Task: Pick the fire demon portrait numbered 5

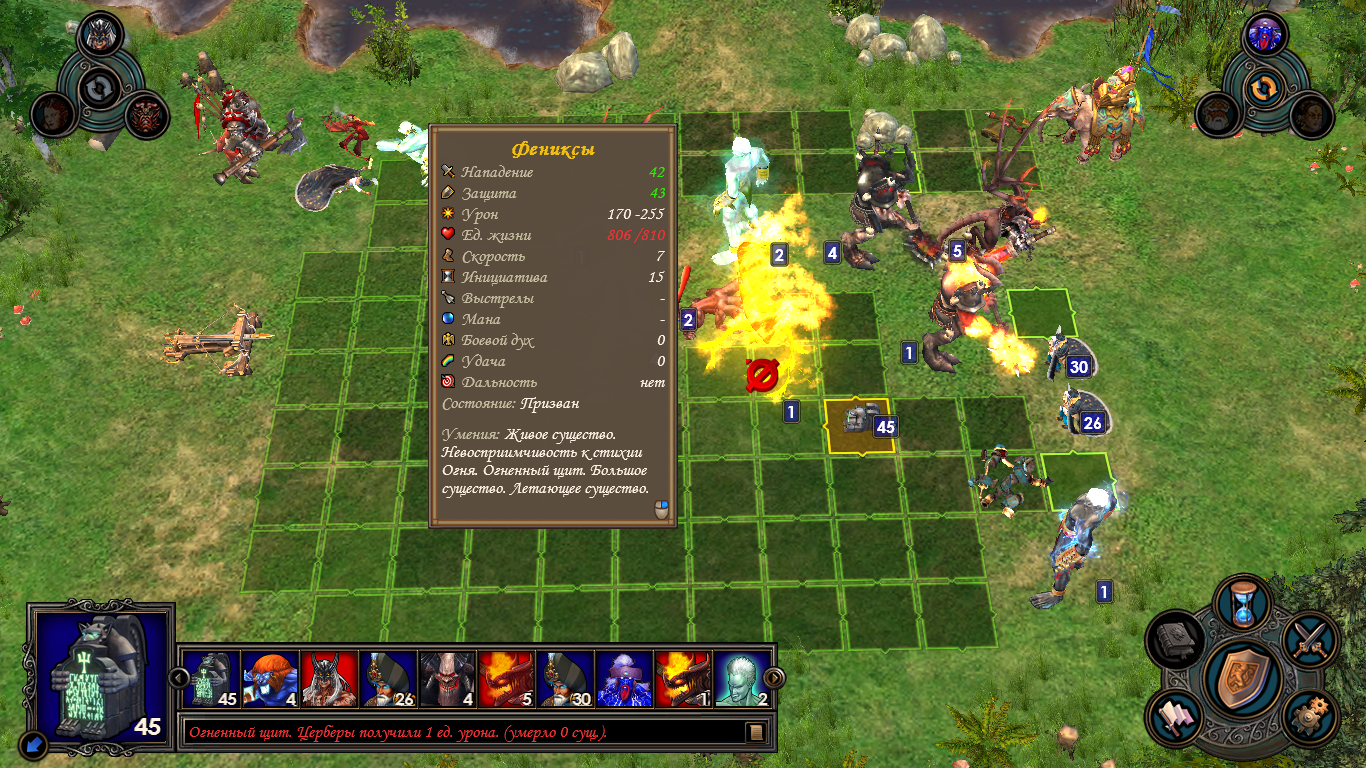Action: 506,679
